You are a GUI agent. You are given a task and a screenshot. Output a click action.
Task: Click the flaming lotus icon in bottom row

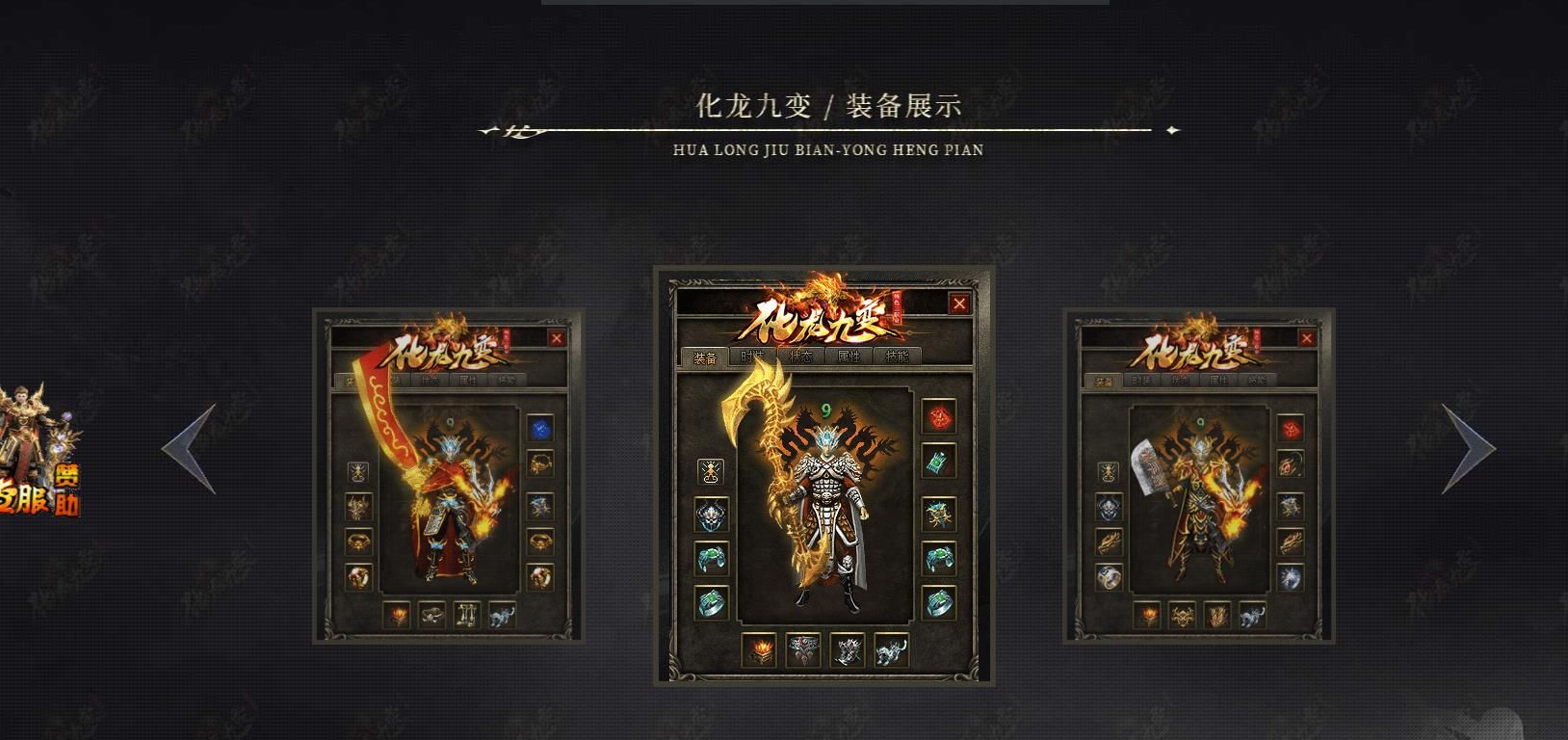760,648
